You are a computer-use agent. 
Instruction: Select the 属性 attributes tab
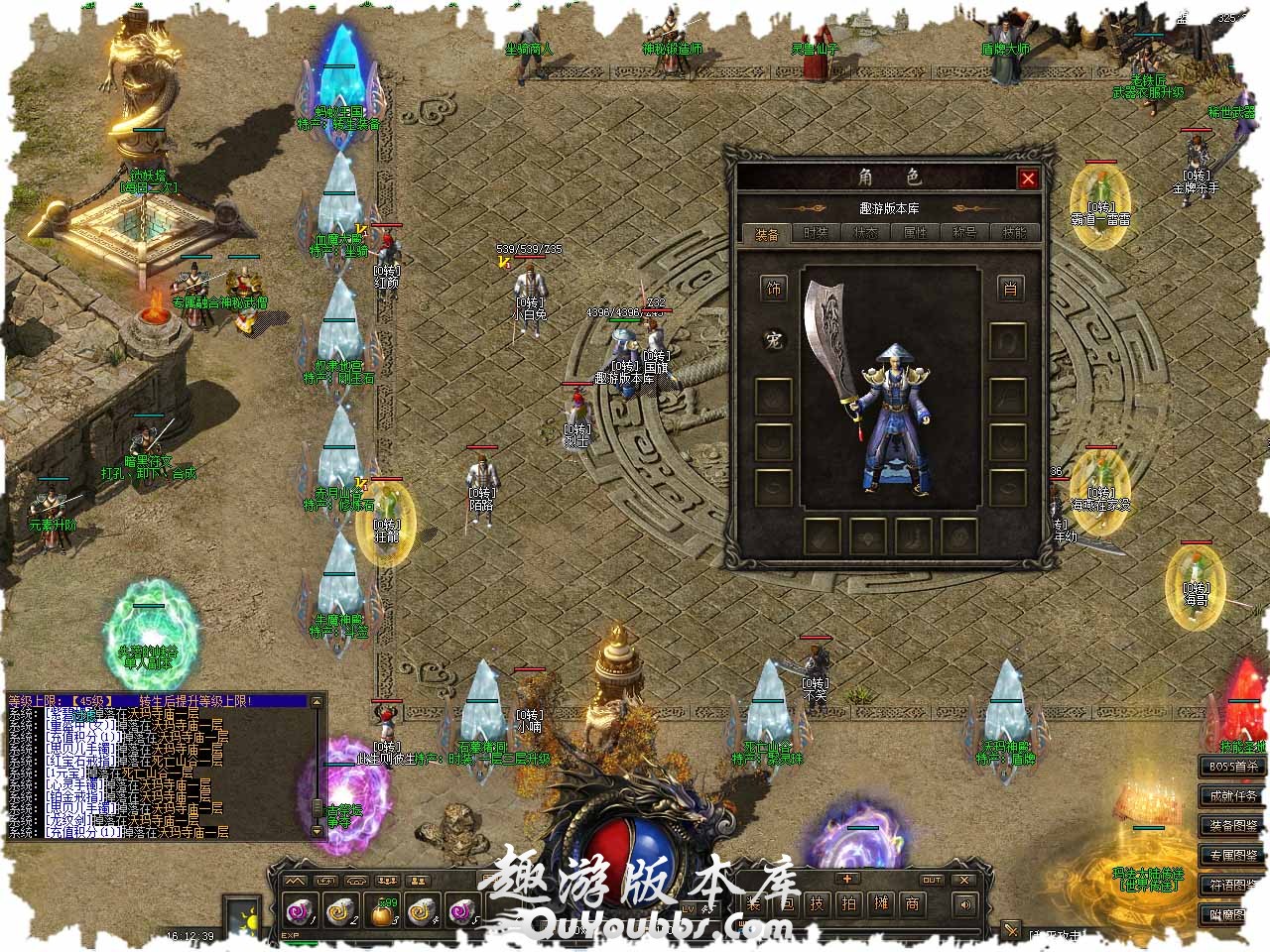coord(915,233)
